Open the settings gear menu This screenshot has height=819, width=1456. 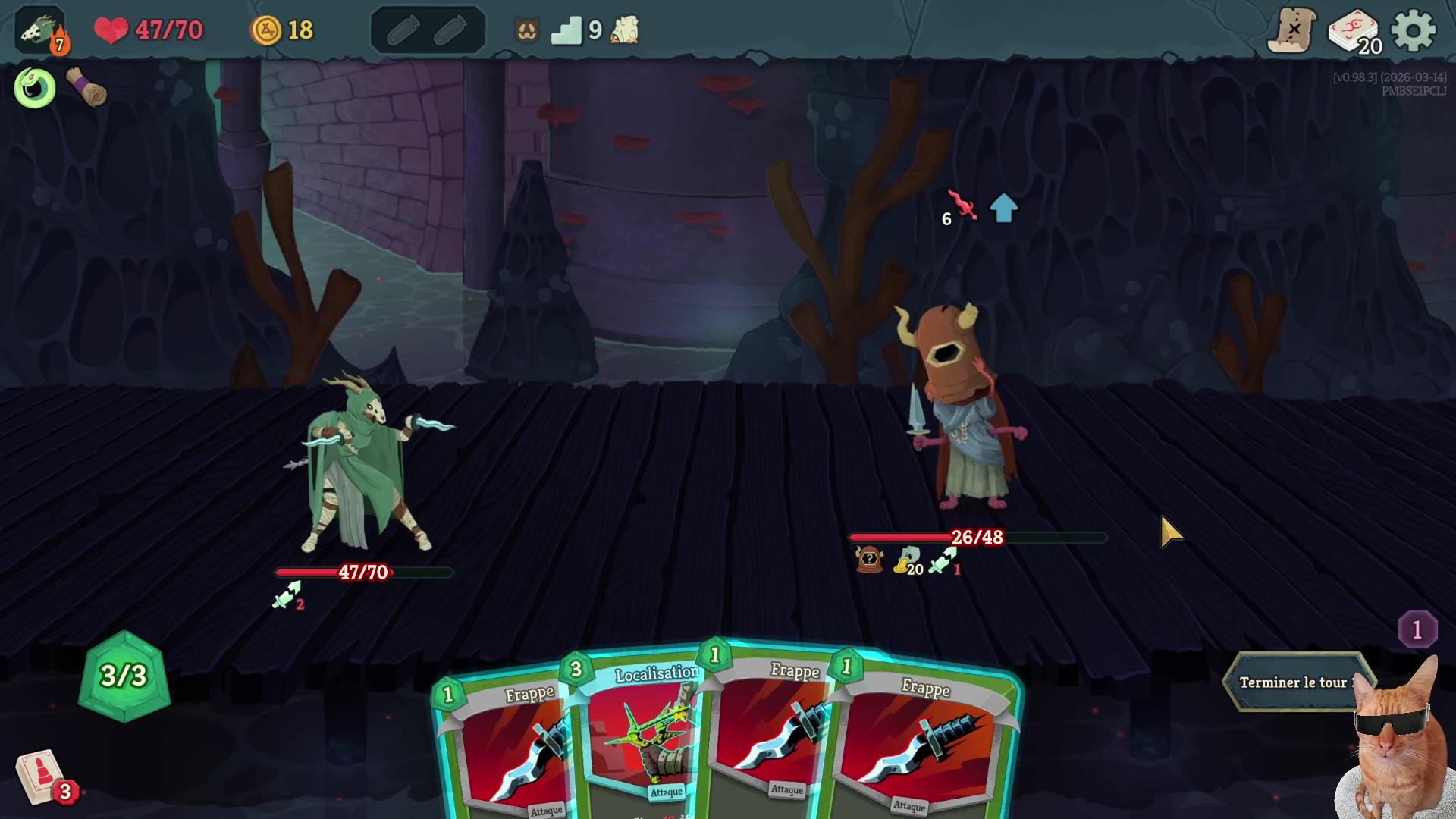[1414, 31]
